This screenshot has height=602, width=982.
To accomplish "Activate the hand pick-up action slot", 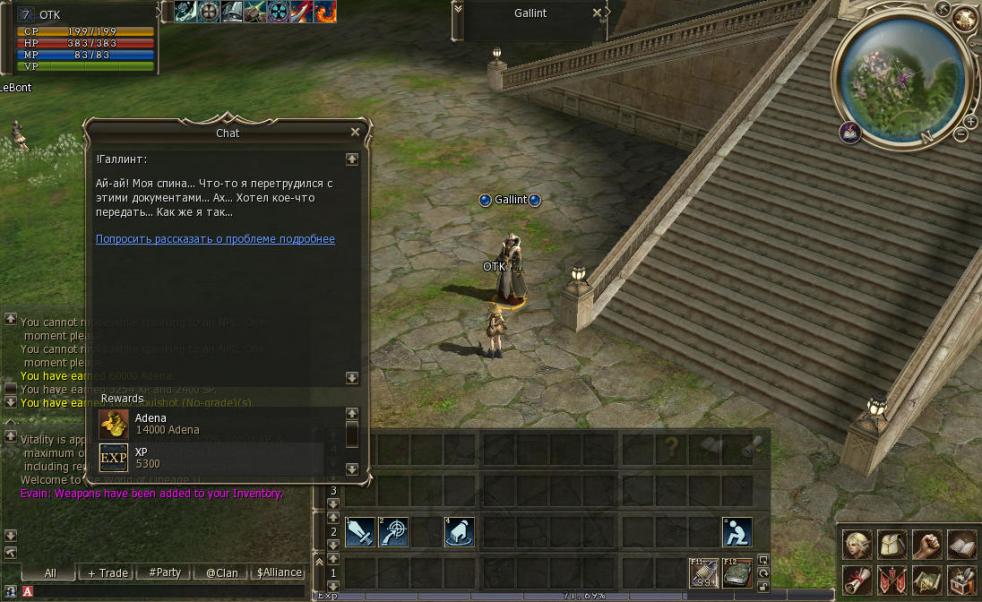I will point(459,532).
